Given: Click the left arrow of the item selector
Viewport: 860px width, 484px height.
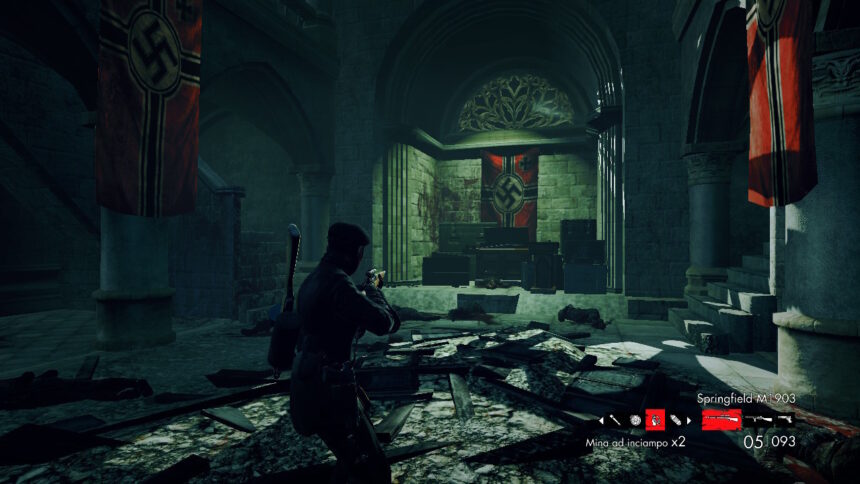Looking at the screenshot, I should click(x=603, y=420).
